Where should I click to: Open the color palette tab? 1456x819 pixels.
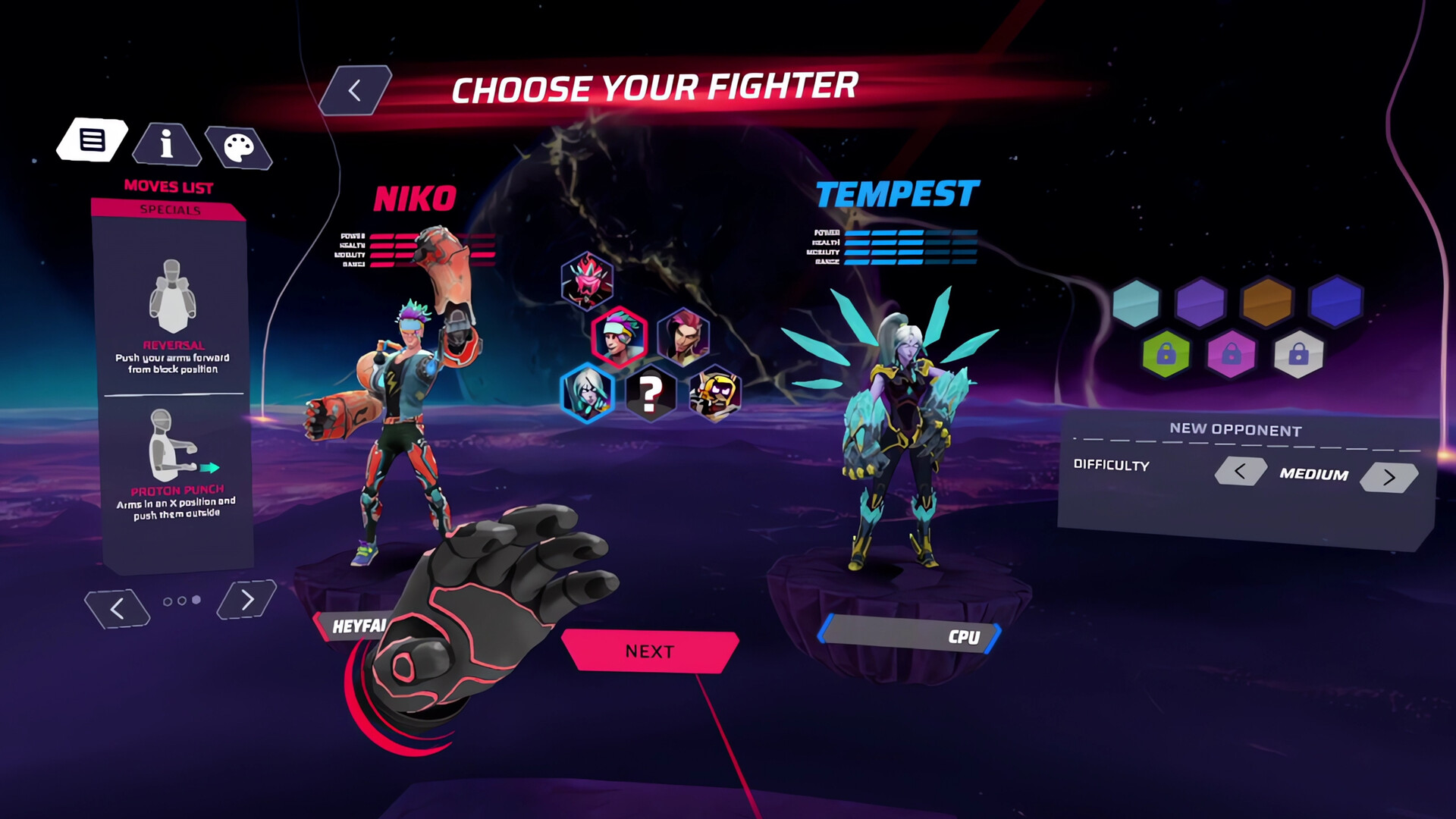pos(239,148)
